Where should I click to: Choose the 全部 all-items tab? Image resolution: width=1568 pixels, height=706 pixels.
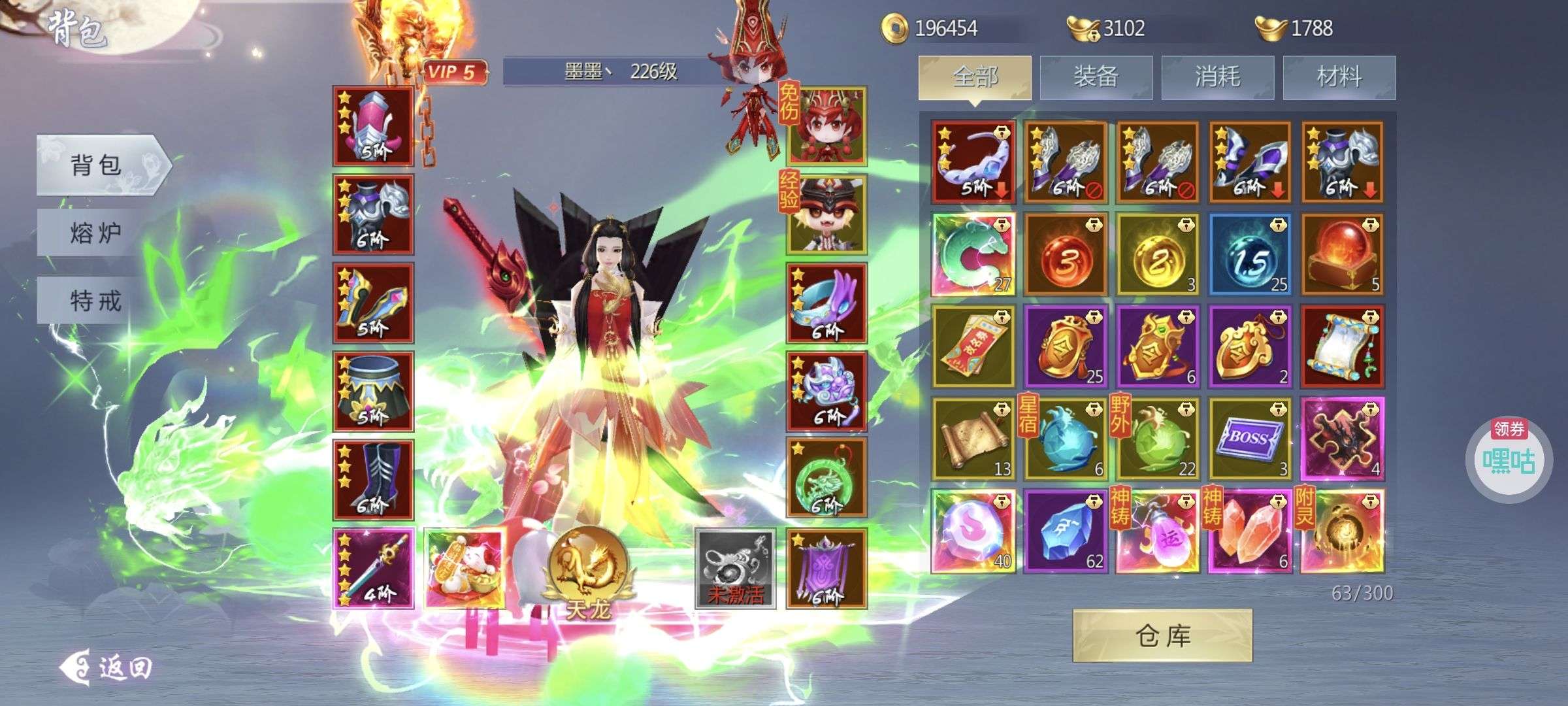[x=975, y=77]
